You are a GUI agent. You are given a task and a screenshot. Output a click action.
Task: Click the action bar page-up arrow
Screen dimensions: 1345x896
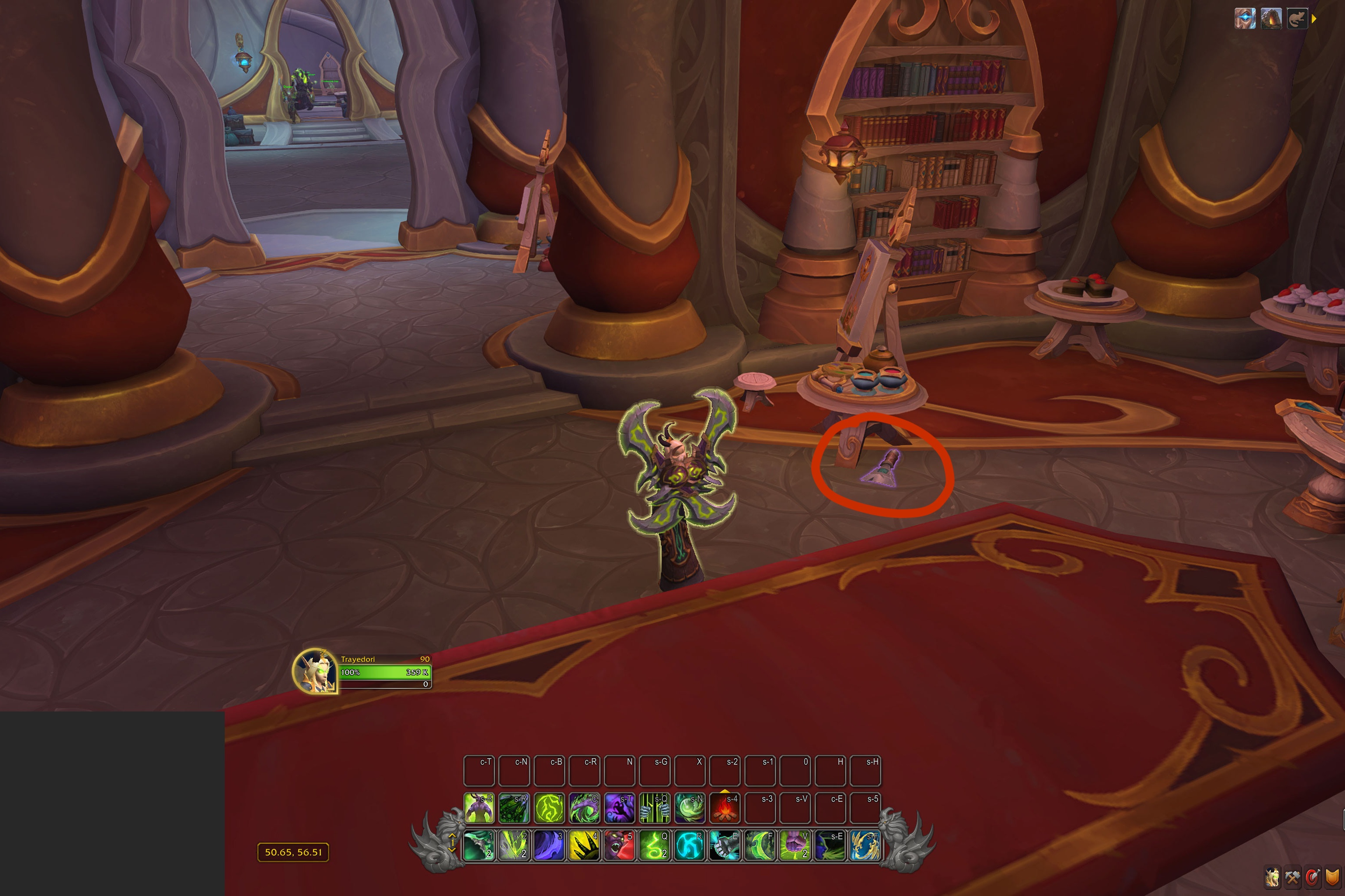(x=452, y=835)
